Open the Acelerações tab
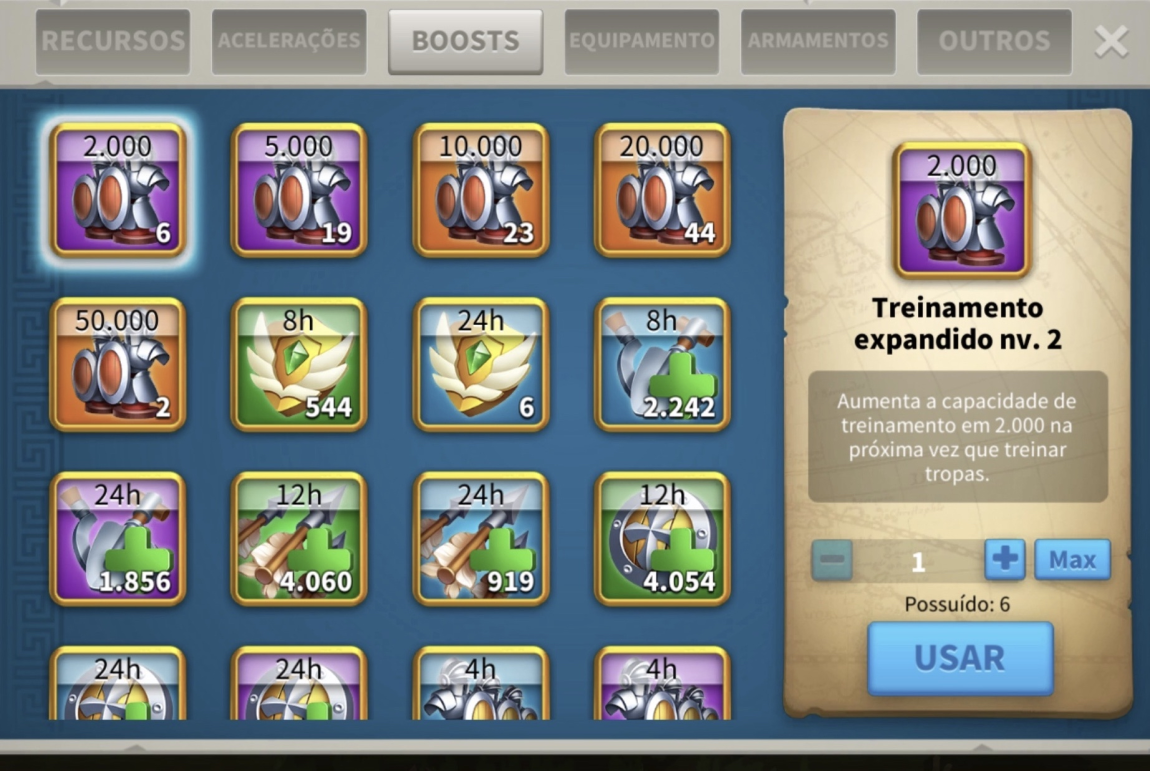The image size is (1150, 771). pos(289,42)
